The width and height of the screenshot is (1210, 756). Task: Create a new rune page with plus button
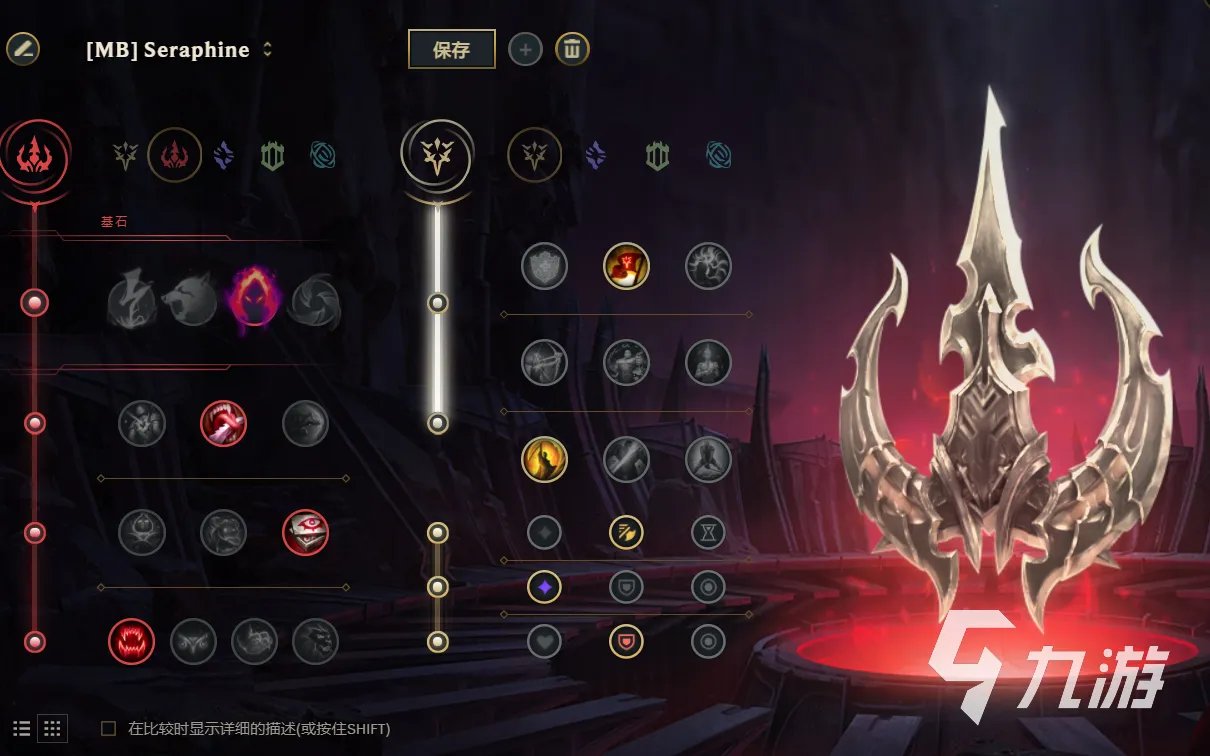click(525, 49)
